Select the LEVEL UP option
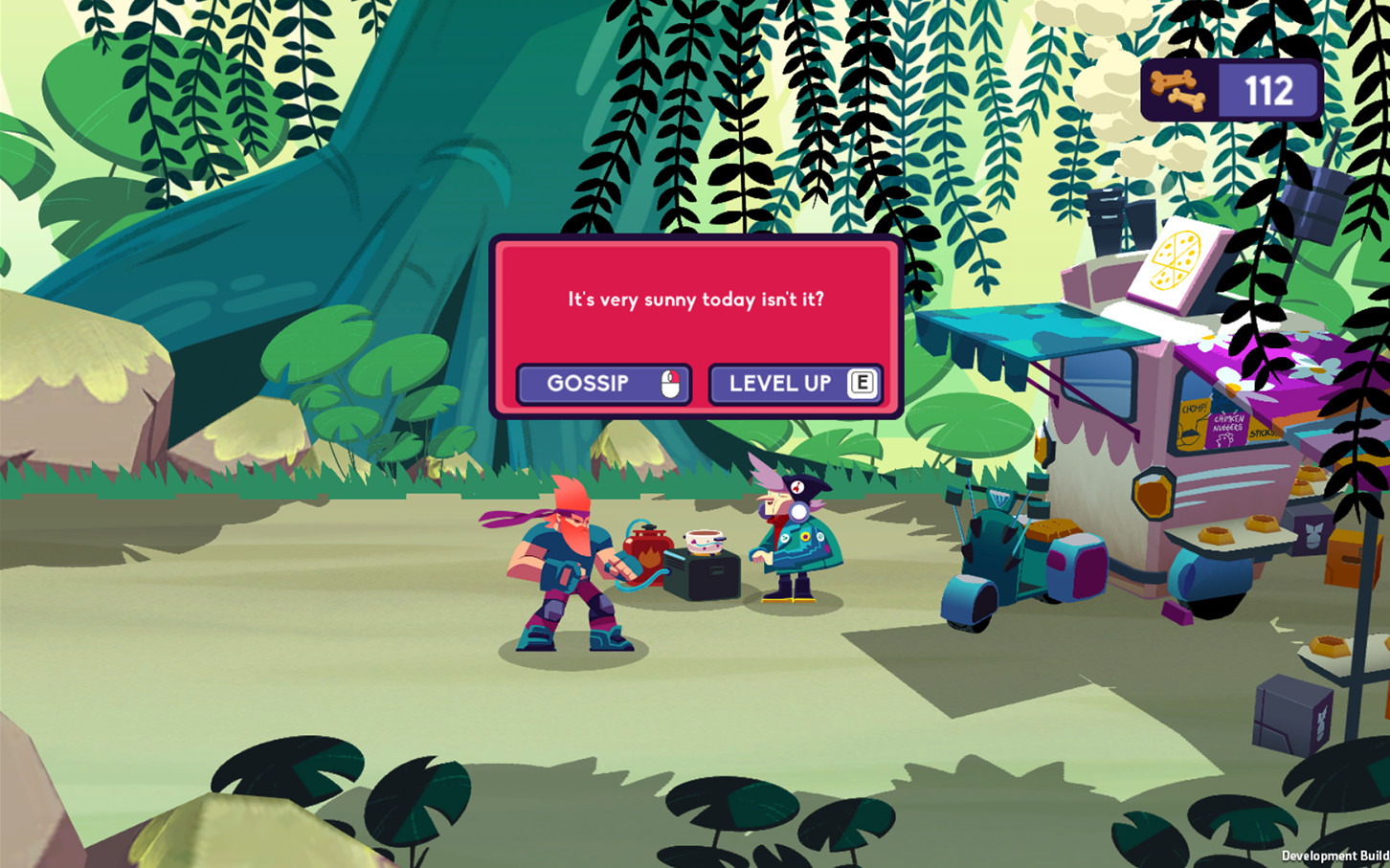This screenshot has width=1390, height=868. [795, 383]
